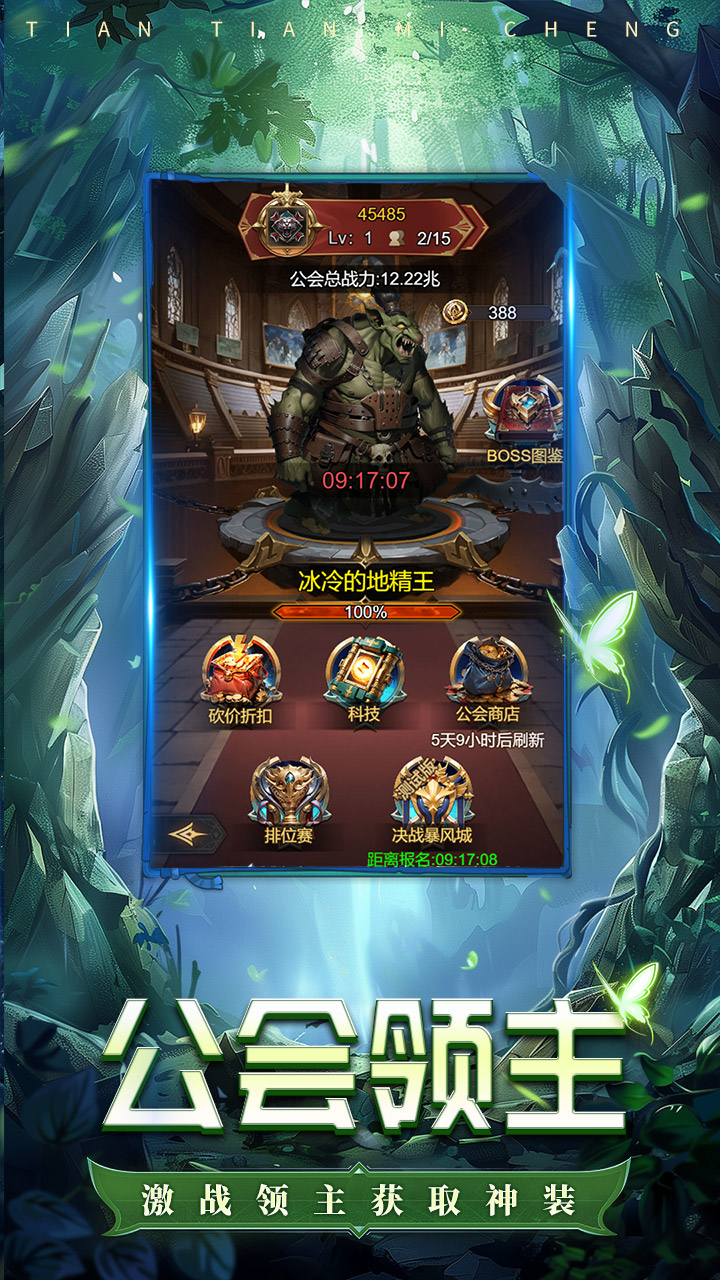Open the BOSS图鉴 codex
Viewport: 720px width, 1280px height.
pyautogui.click(x=524, y=415)
